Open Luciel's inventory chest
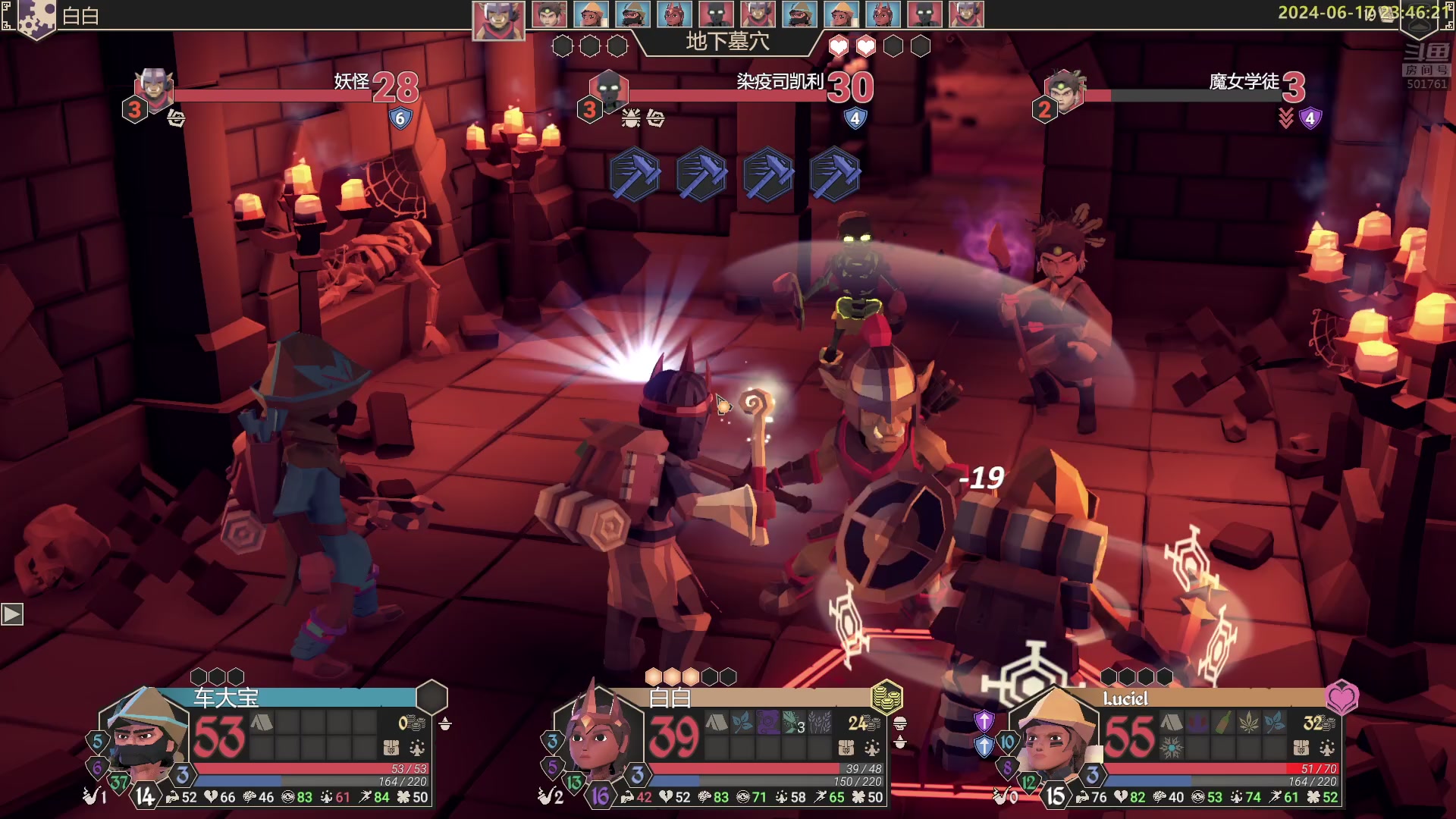Image resolution: width=1456 pixels, height=819 pixels. point(1301,748)
